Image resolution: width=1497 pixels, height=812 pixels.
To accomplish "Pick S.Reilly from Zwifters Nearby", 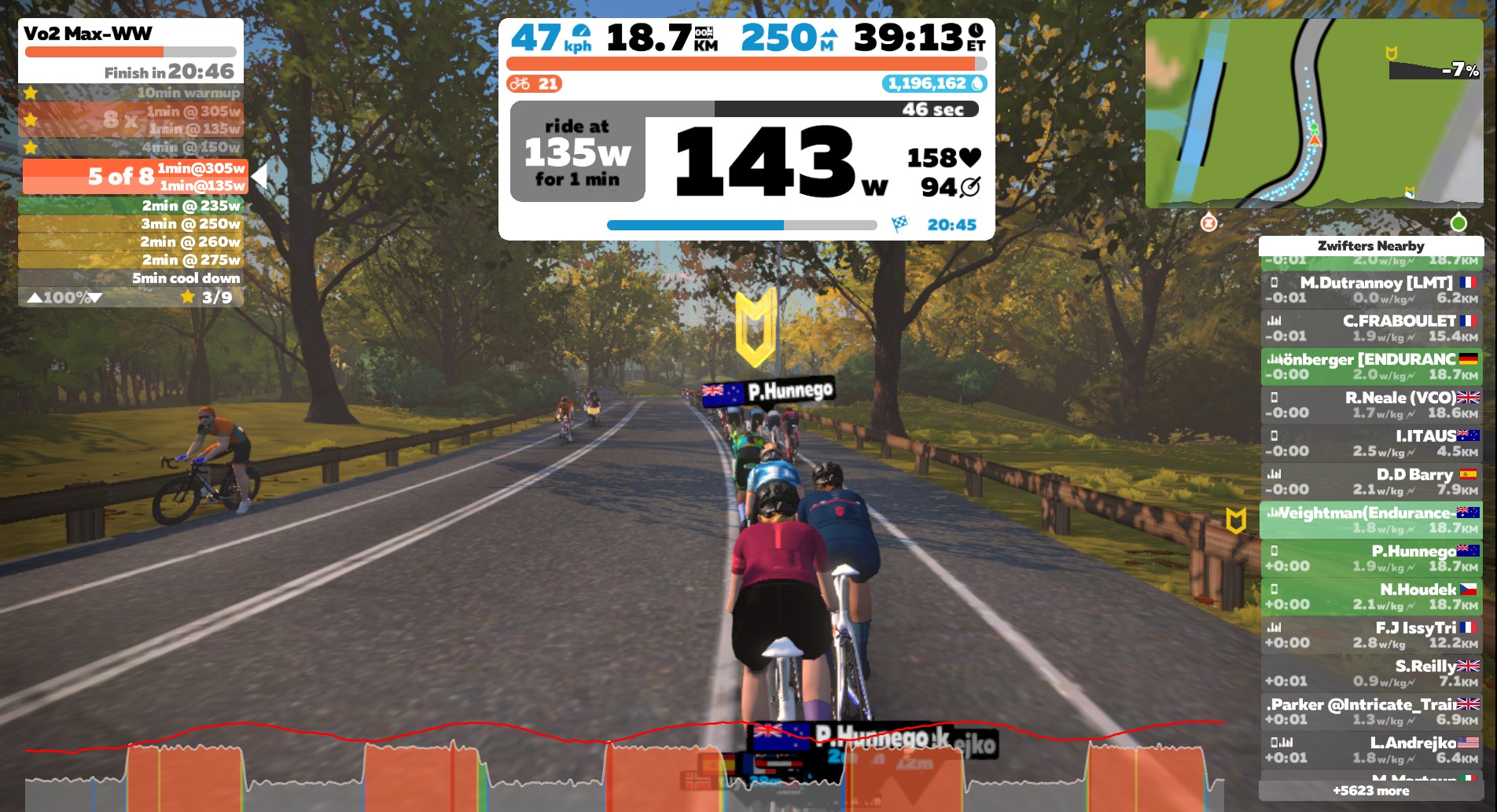I will 1371,674.
